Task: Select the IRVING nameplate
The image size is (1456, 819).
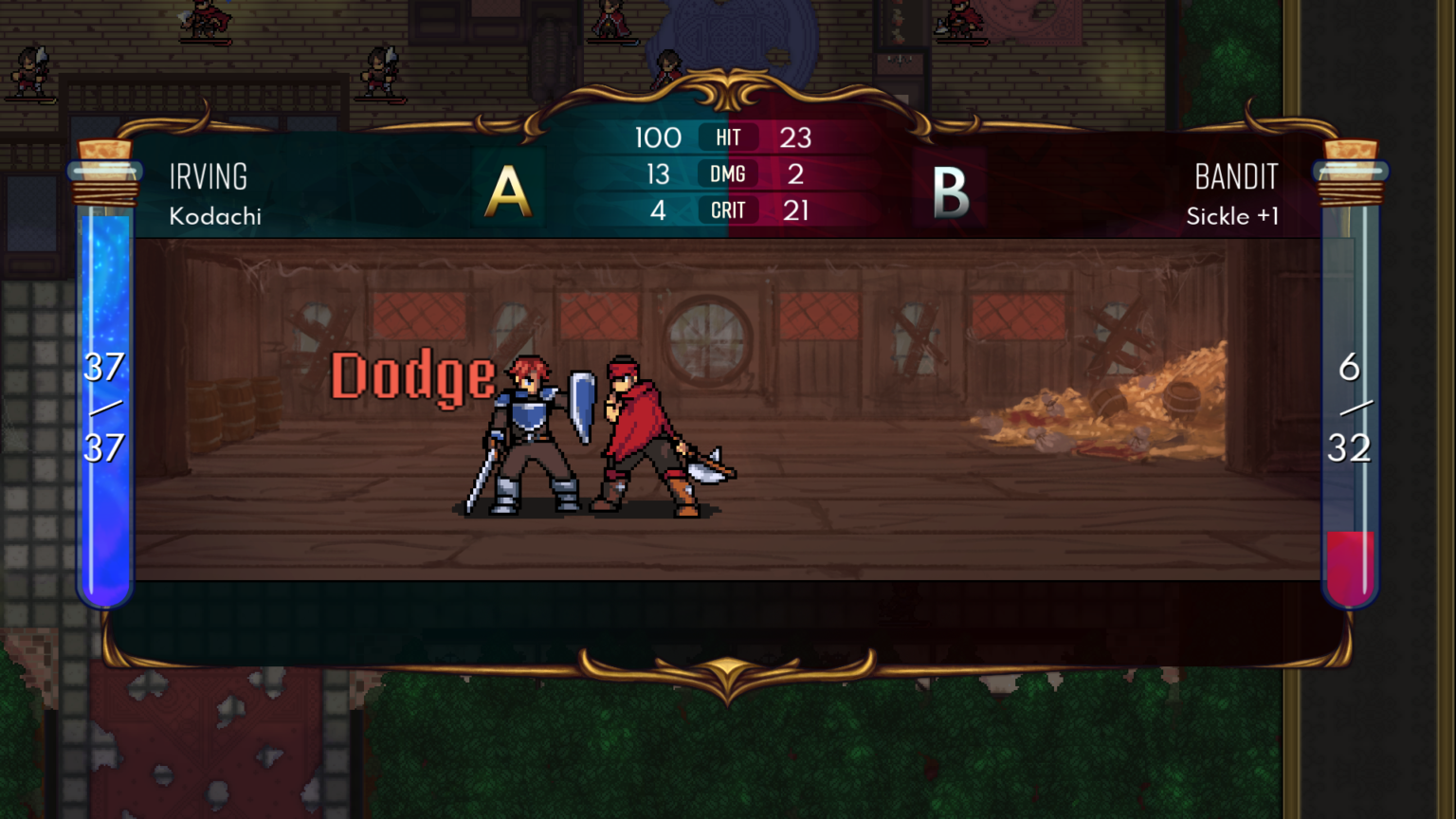Action: (208, 176)
